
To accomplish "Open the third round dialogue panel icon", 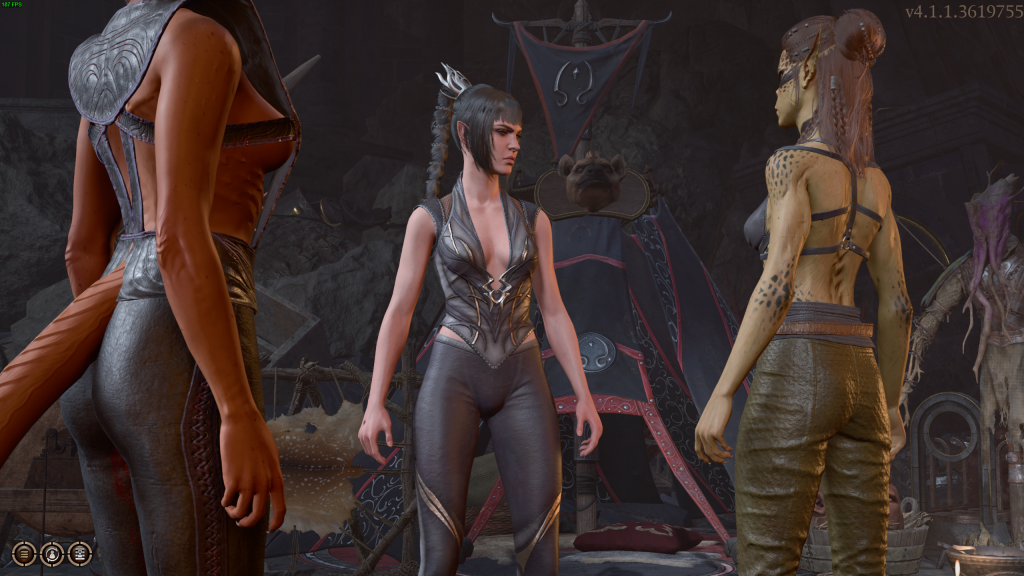I will pyautogui.click(x=80, y=552).
